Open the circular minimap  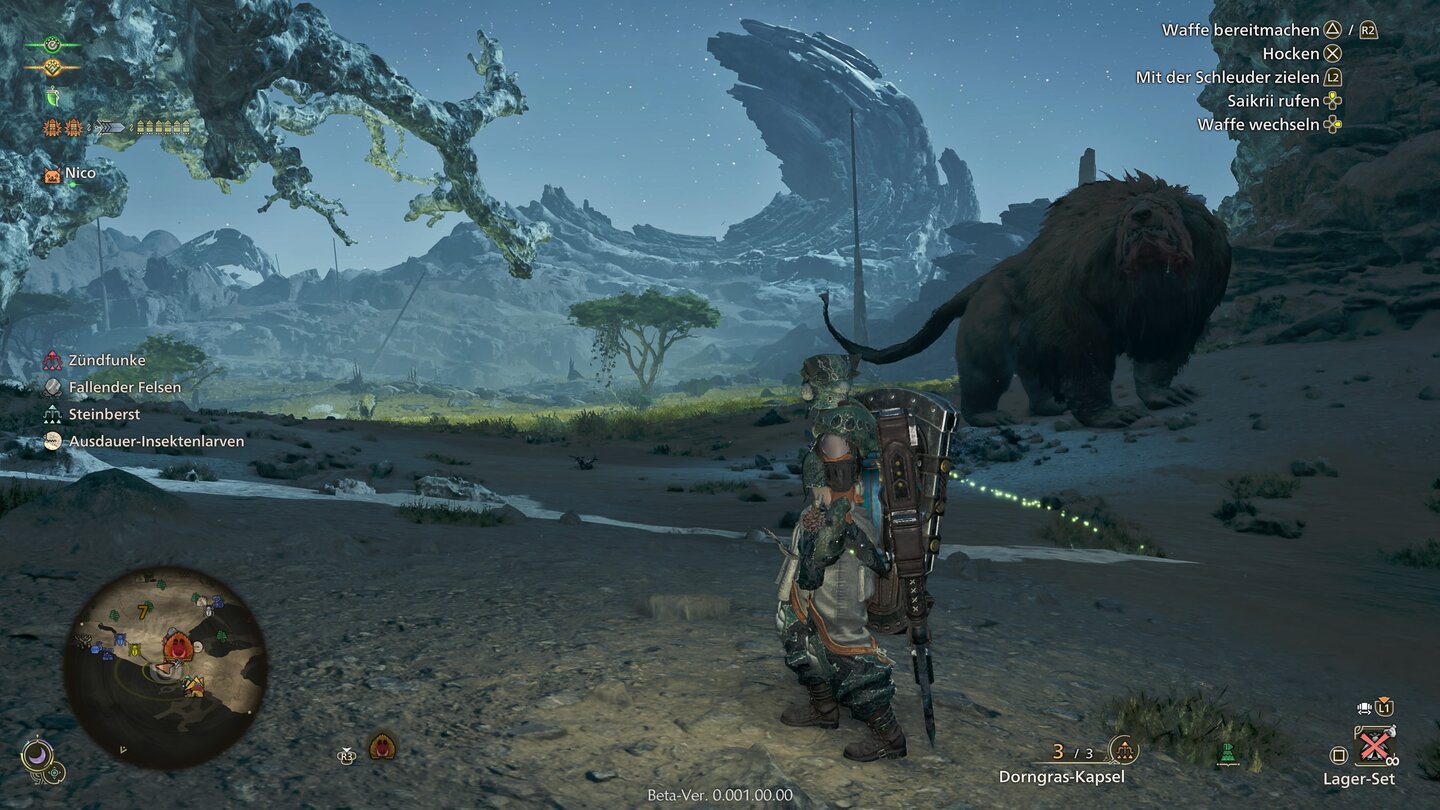tap(166, 667)
